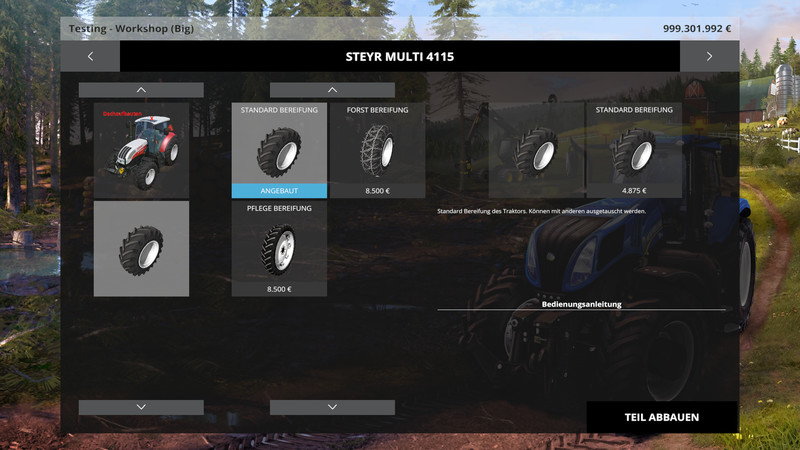Click the Teil Abbauen button
Screen dimensions: 800x450
[661, 417]
